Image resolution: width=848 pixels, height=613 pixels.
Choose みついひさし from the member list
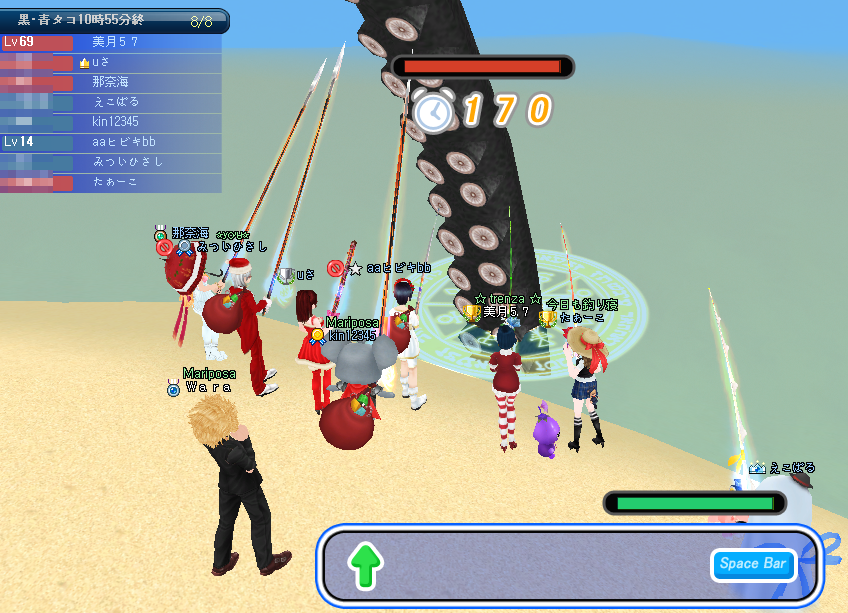pos(127,162)
